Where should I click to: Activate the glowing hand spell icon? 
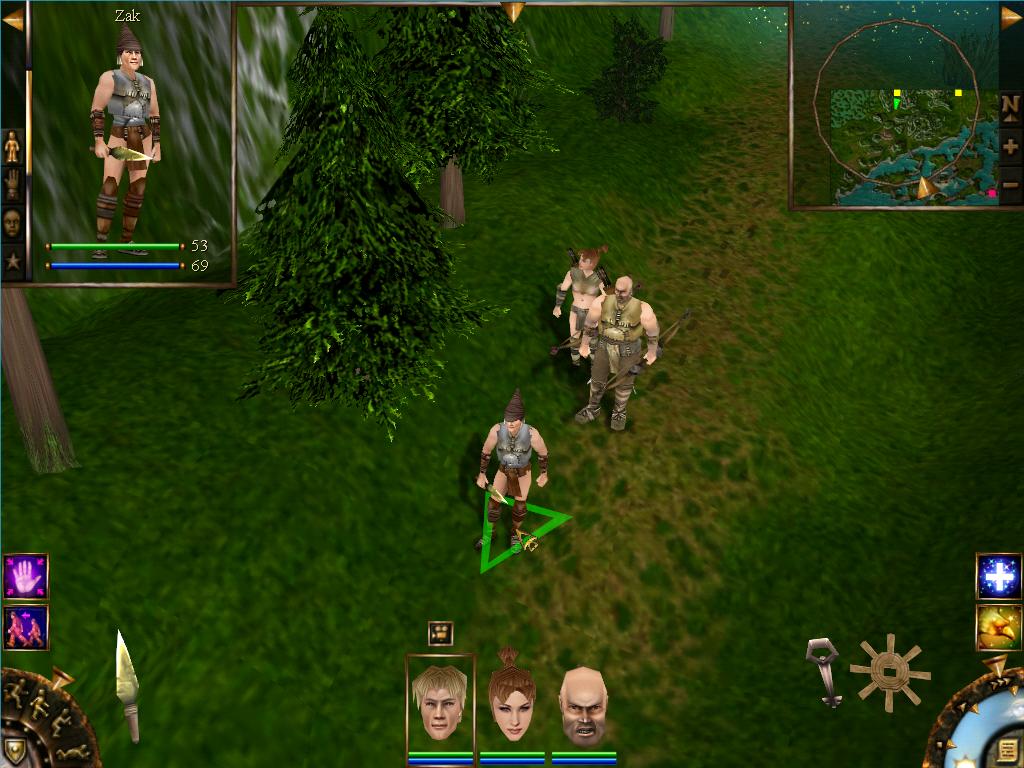[25, 577]
